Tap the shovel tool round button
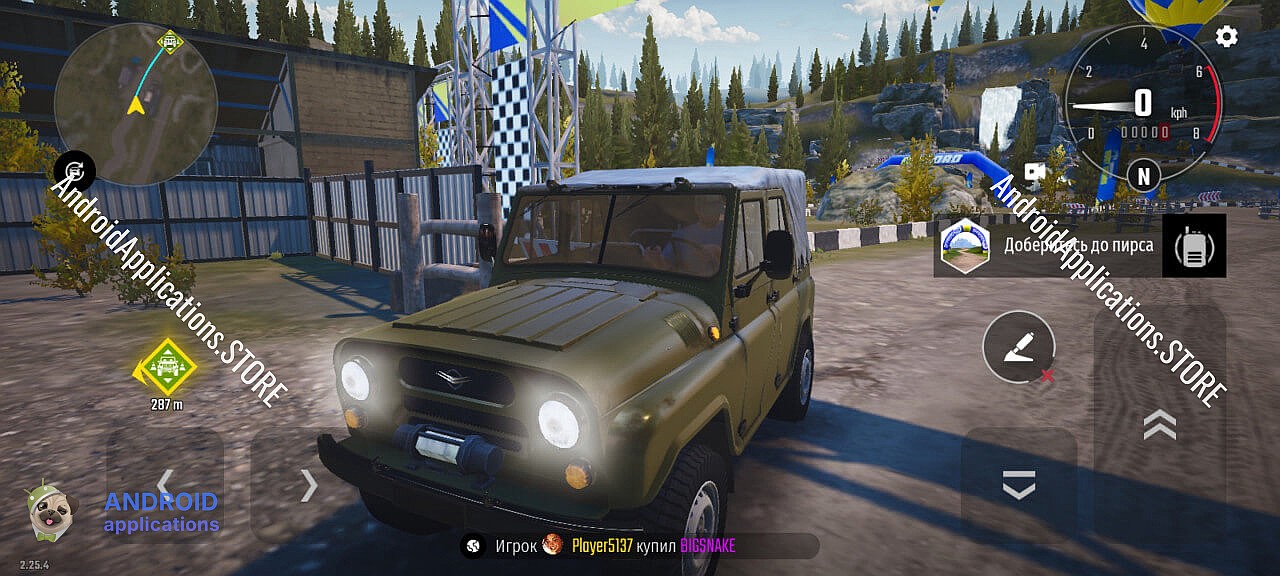1280x576 pixels. click(x=1019, y=347)
